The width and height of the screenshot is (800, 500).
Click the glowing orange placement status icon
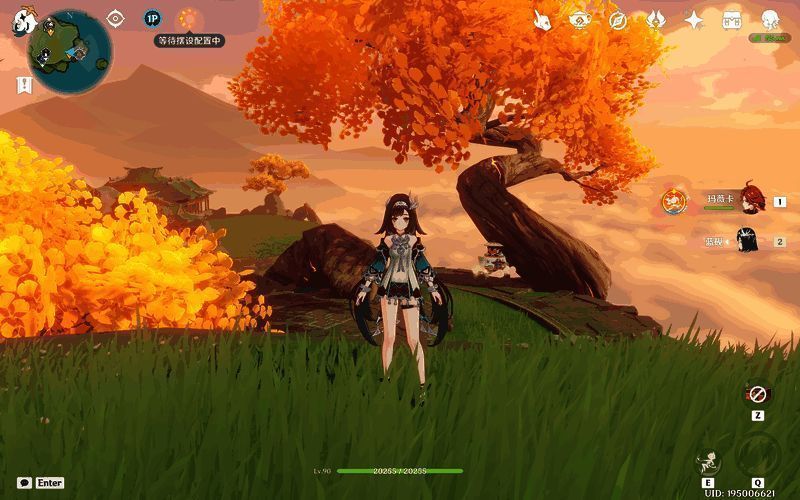pos(186,18)
